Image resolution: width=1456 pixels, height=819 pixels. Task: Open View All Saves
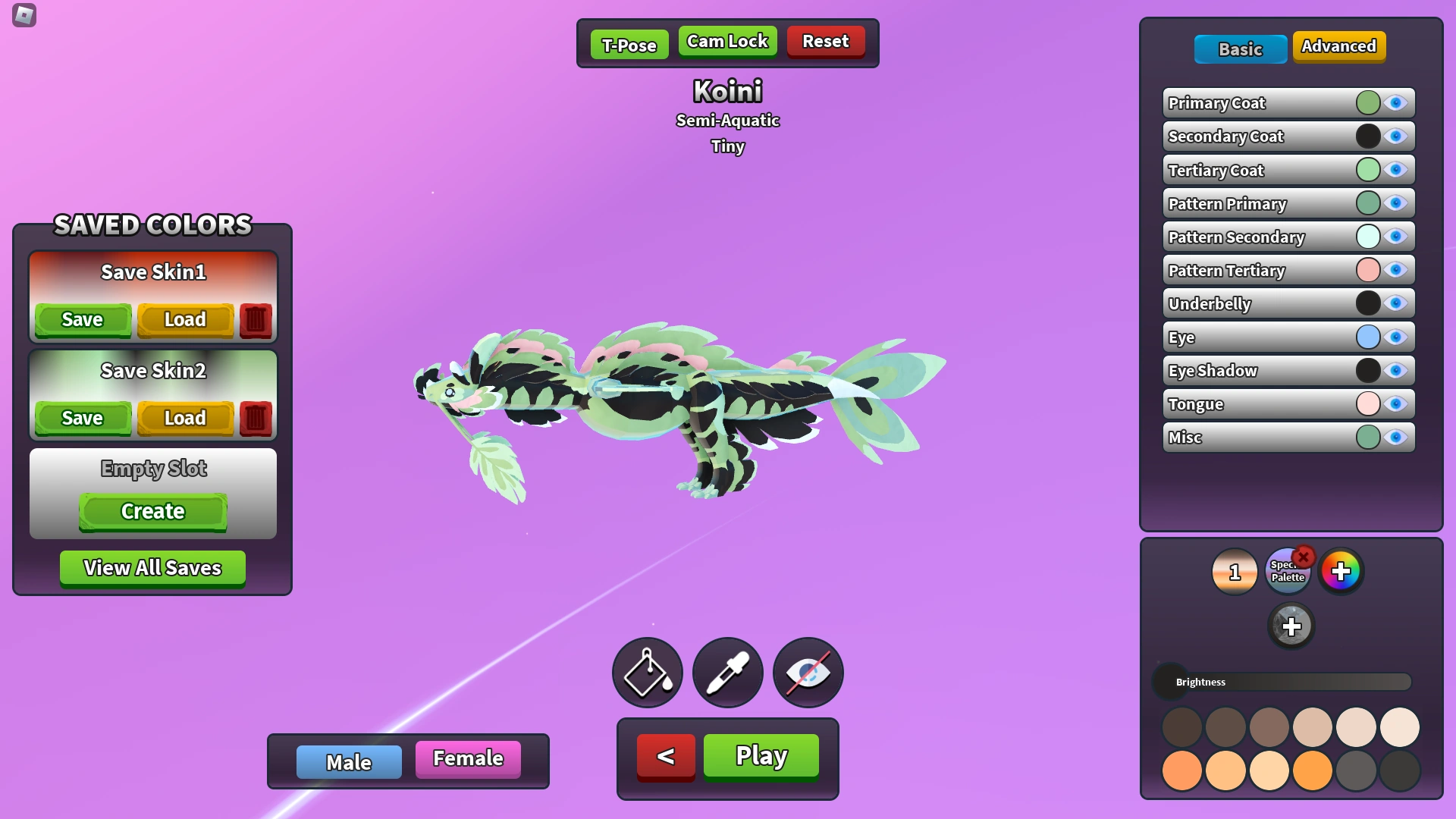coord(152,567)
